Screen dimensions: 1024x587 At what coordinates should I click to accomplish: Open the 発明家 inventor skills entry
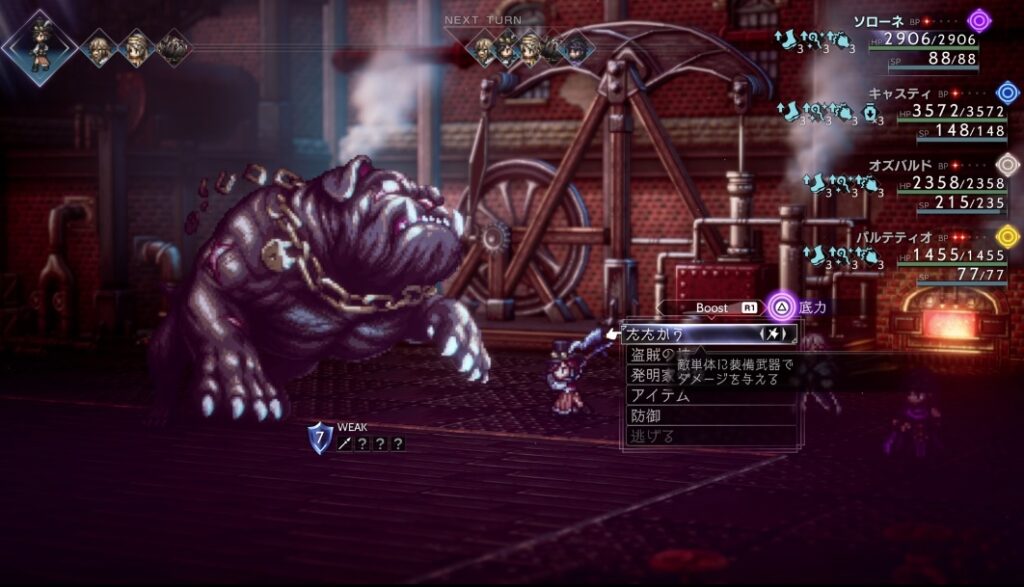650,375
